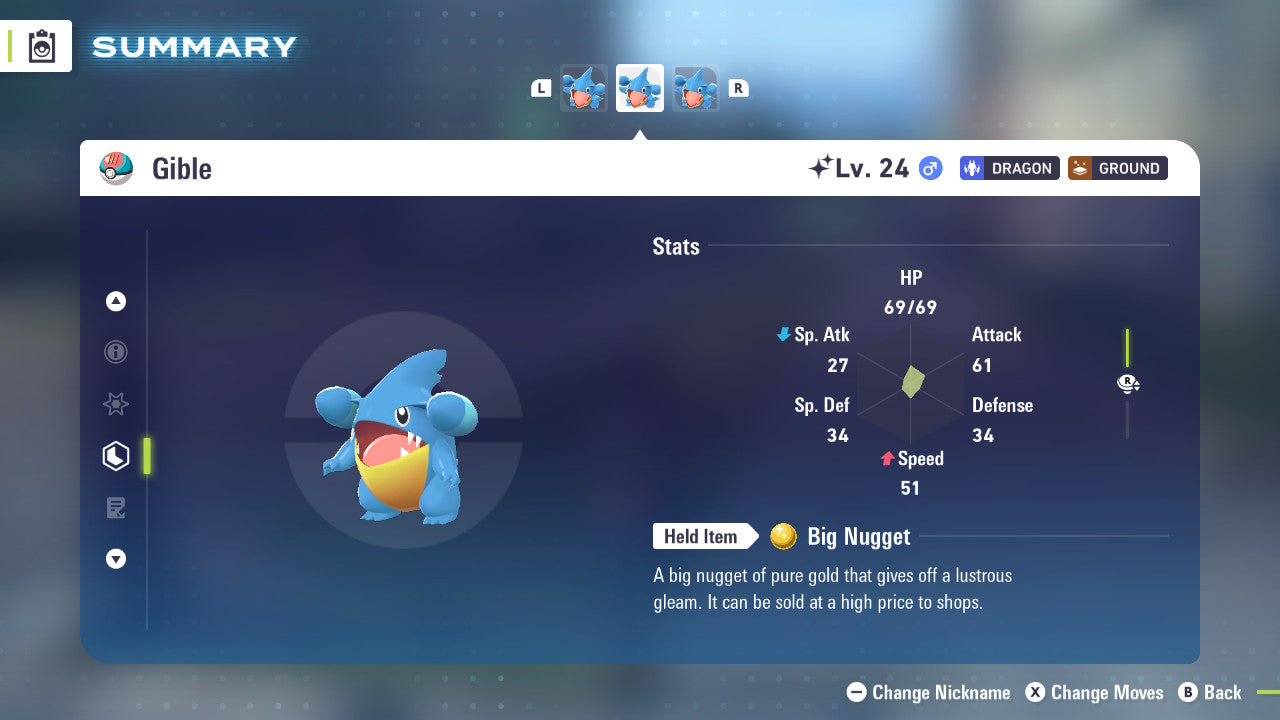
Task: Click the highlighted stats hexagon sidebar icon
Action: tap(116, 455)
